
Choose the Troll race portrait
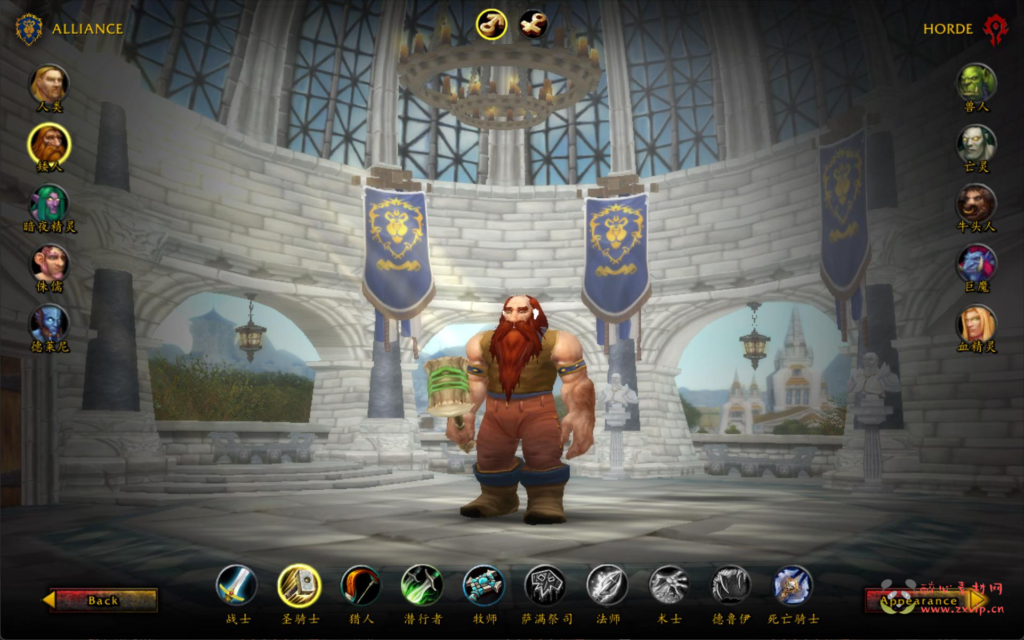tap(976, 263)
